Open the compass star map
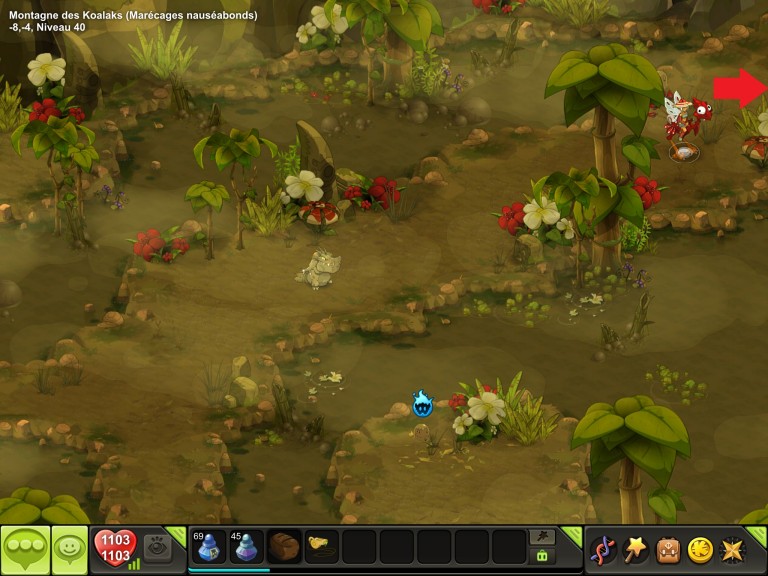 735,549
